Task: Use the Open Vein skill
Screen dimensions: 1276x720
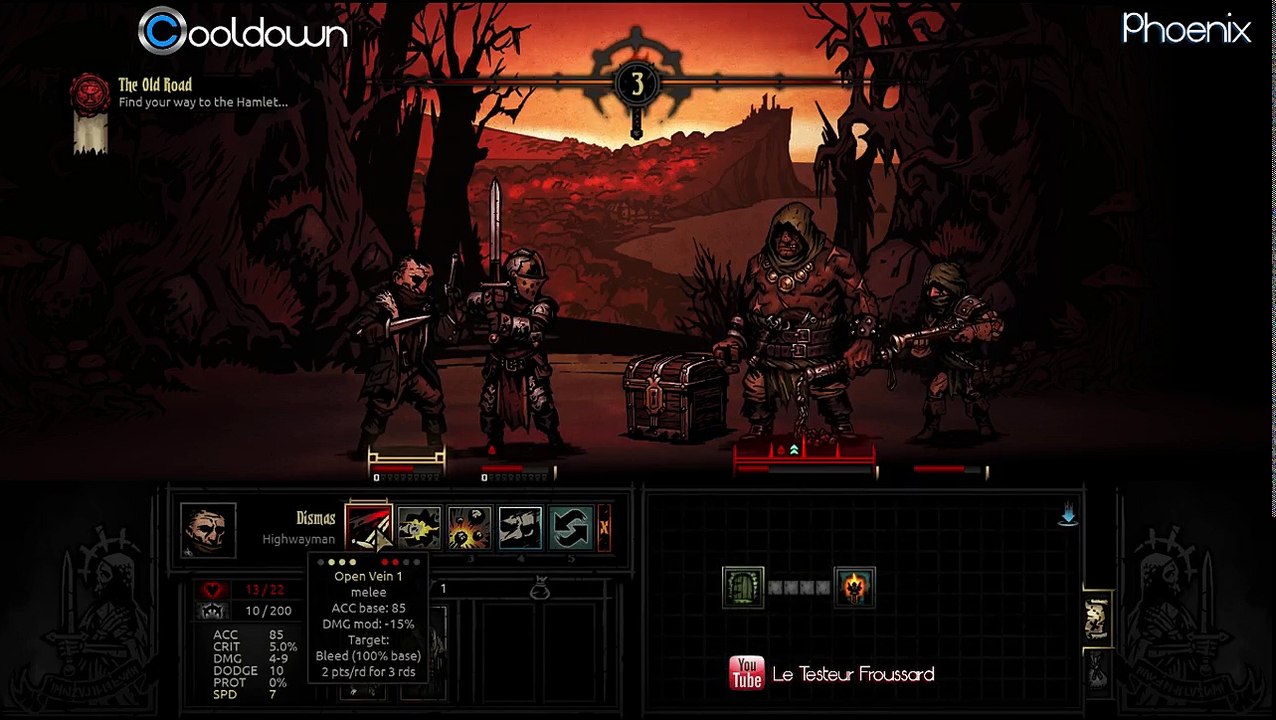Action: (368, 528)
